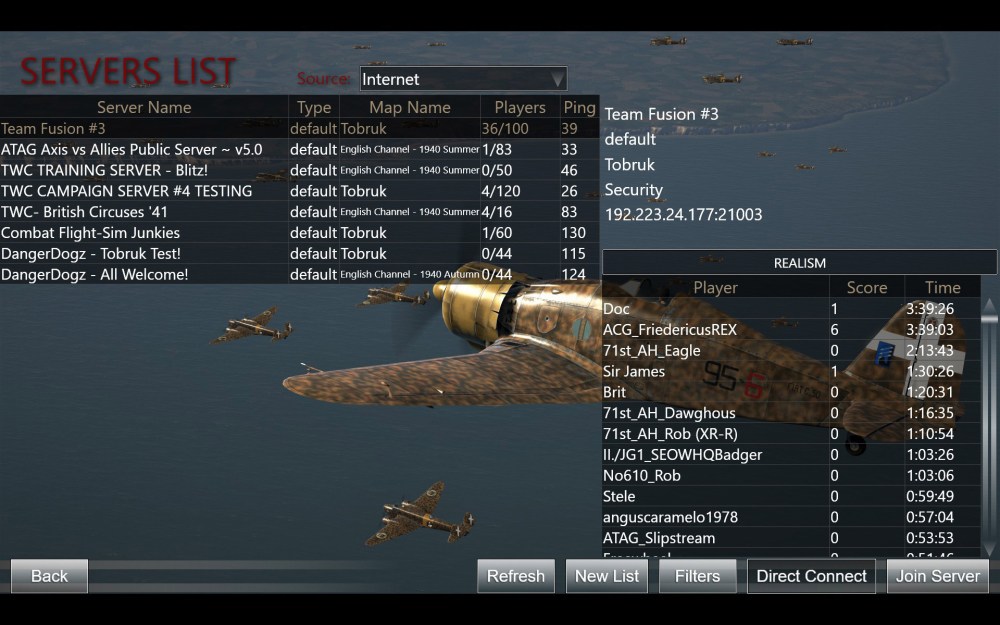Screen dimensions: 1000x625
Task: Open the server Filters
Action: [x=697, y=576]
